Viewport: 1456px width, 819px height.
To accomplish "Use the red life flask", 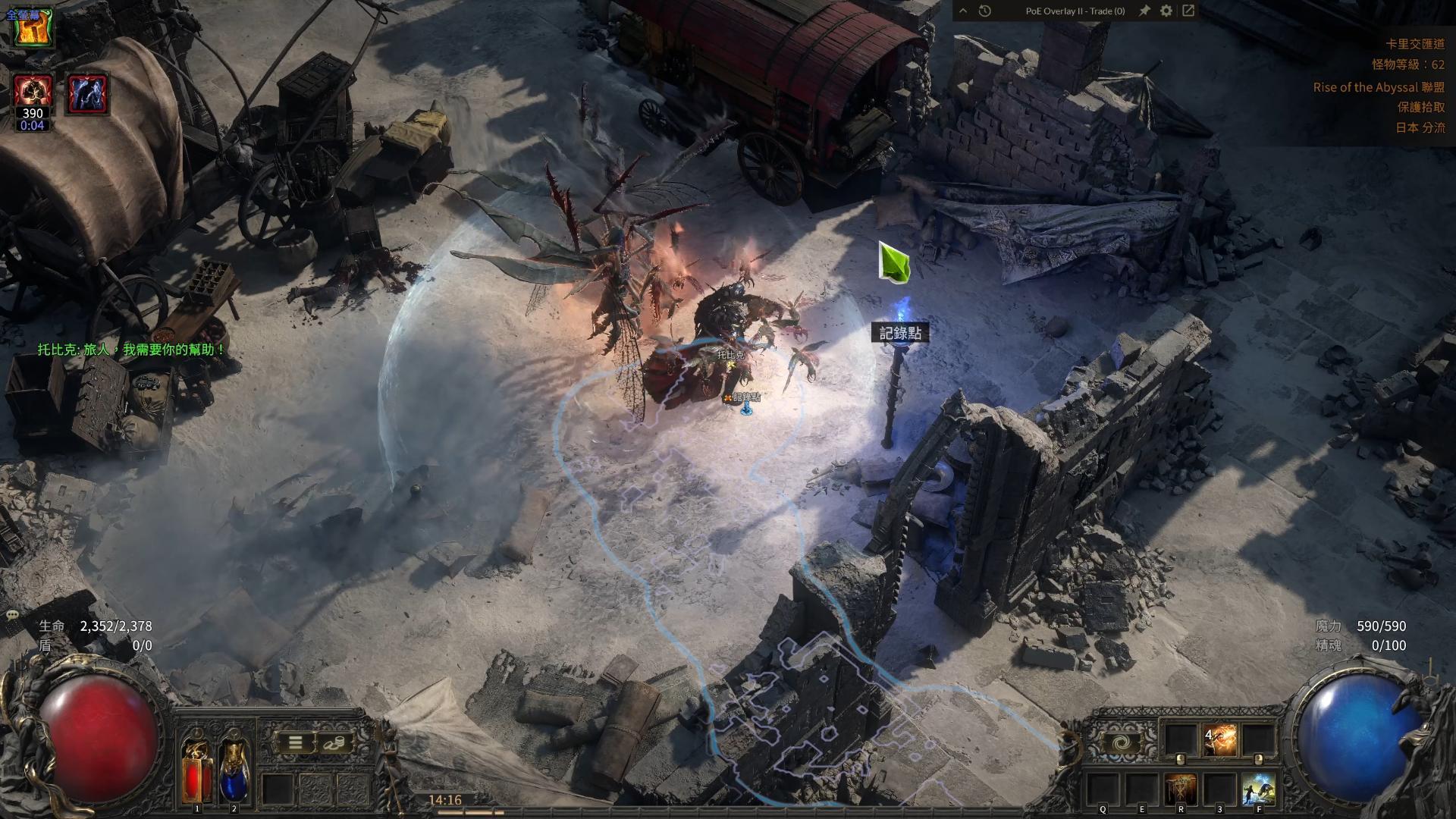I will click(x=196, y=769).
